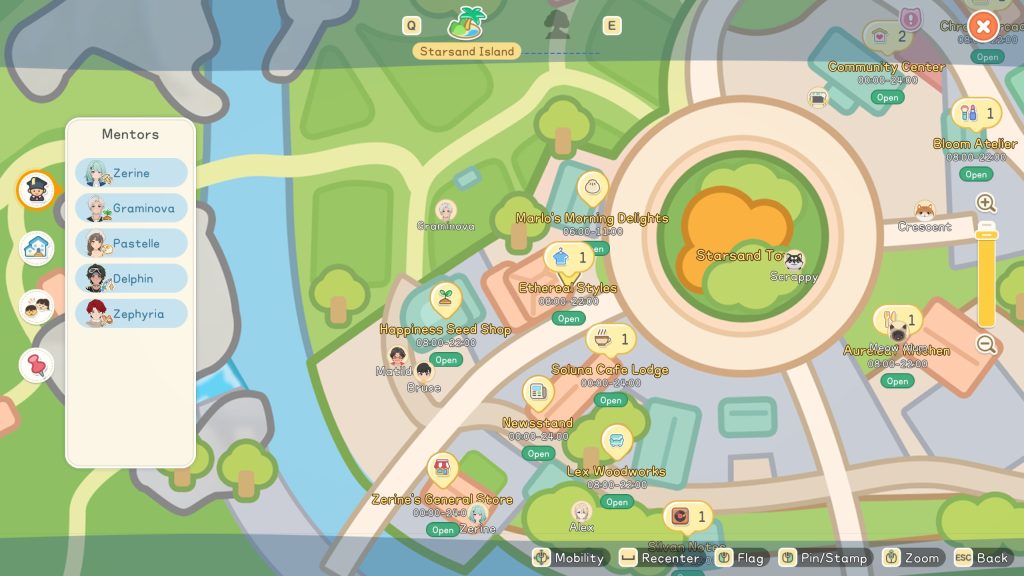Click the Newsstand map marker
1024x576 pixels.
(x=538, y=392)
